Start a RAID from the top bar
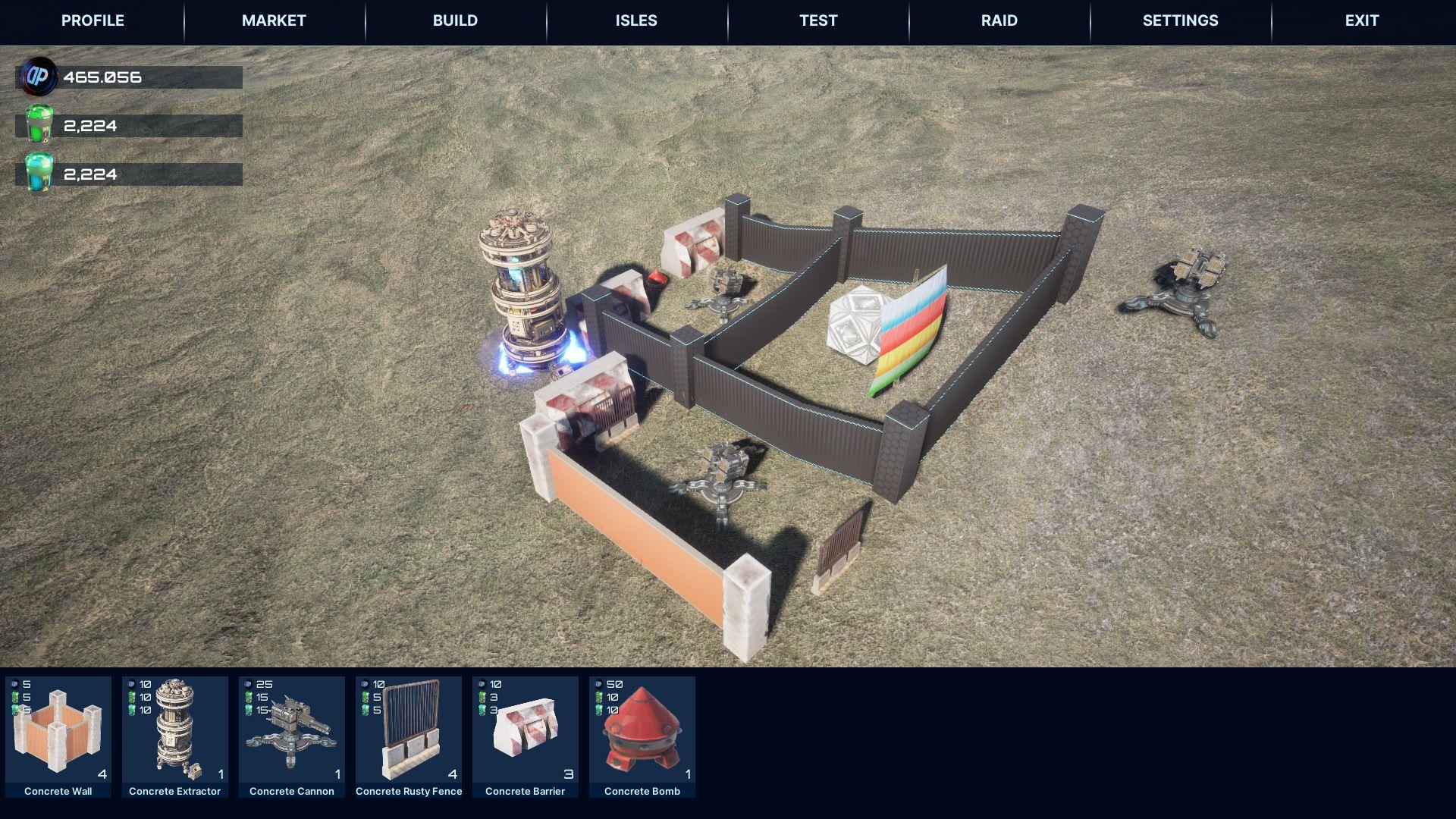The image size is (1456, 819). [x=998, y=20]
